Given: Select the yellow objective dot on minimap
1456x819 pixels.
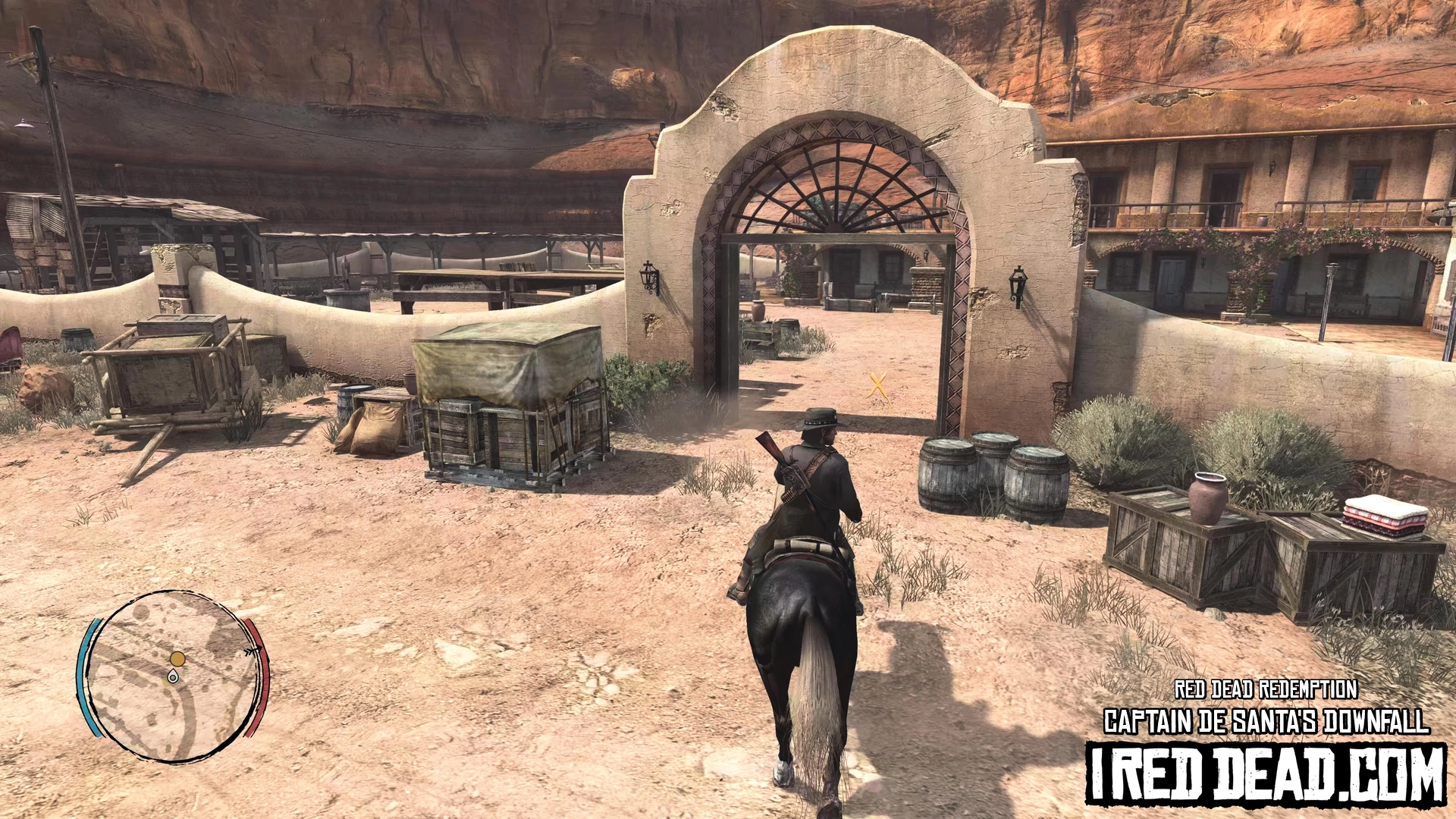Looking at the screenshot, I should (177, 658).
